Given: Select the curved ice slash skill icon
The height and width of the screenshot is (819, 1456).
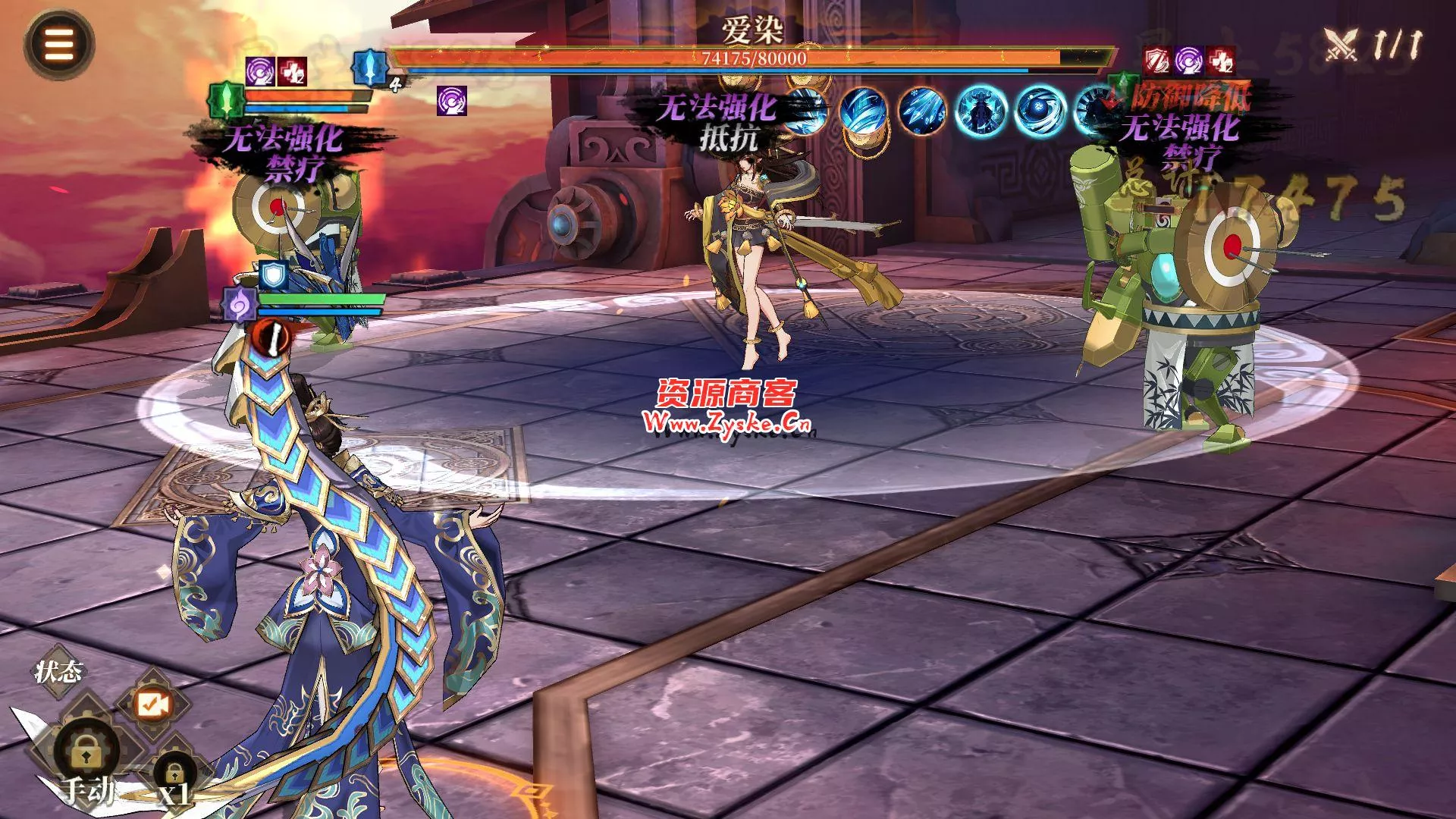Looking at the screenshot, I should [864, 111].
